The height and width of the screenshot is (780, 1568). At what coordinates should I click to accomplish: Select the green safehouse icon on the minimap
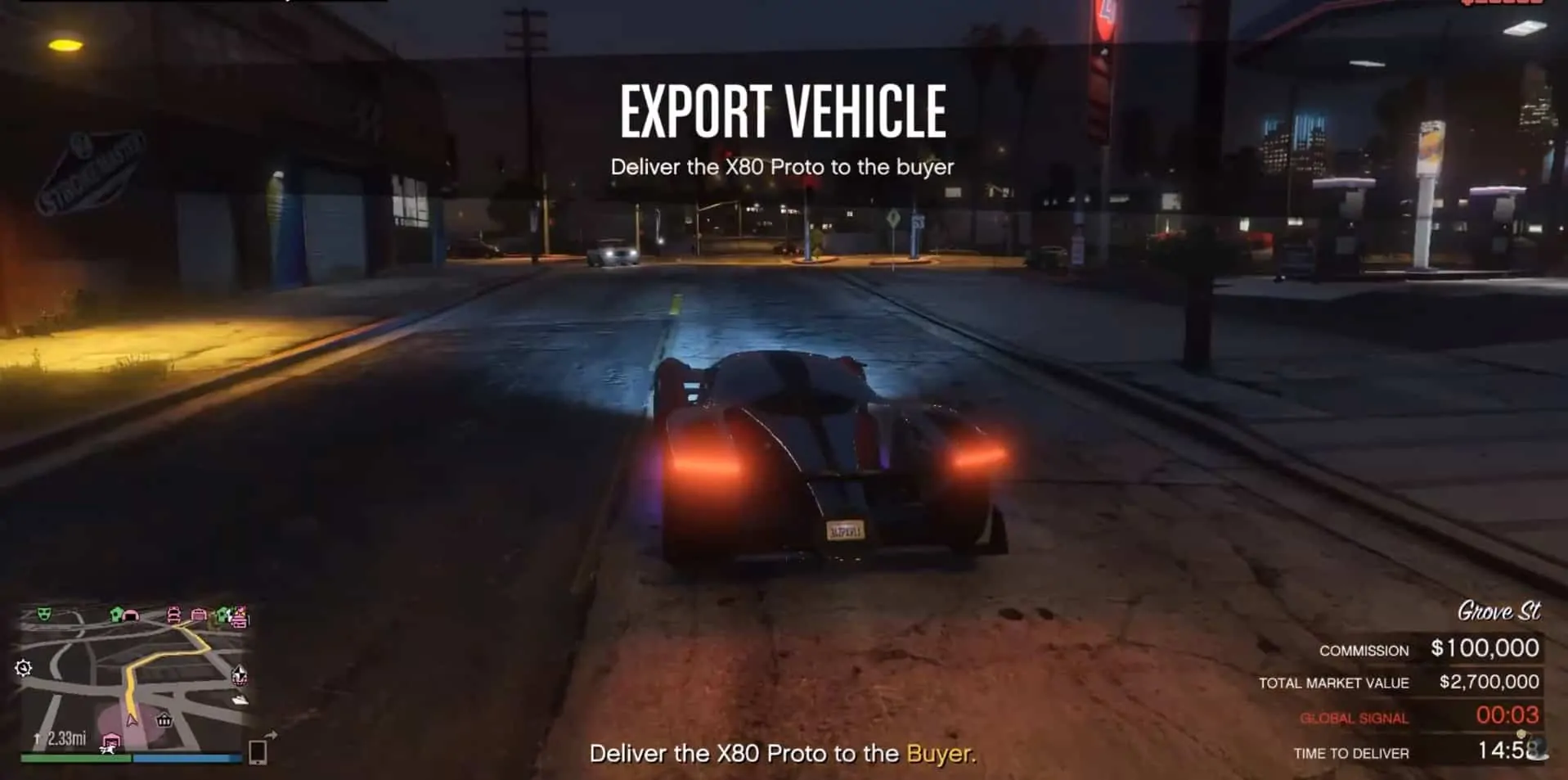(x=115, y=614)
